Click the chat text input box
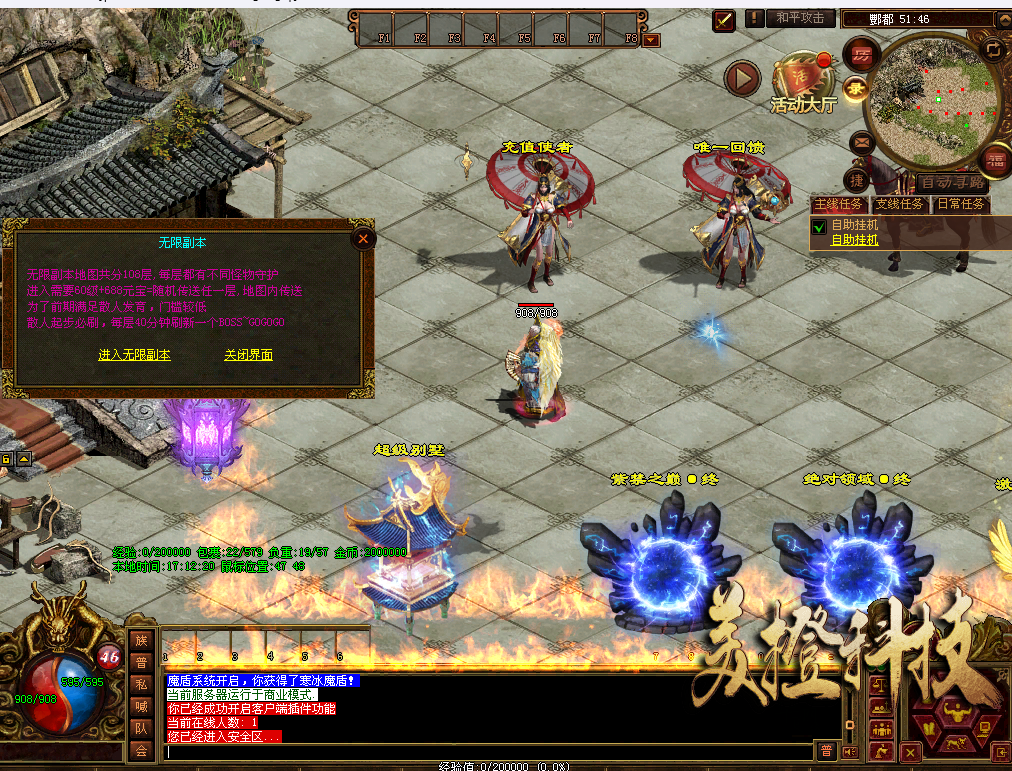This screenshot has height=771, width=1012. click(488, 751)
